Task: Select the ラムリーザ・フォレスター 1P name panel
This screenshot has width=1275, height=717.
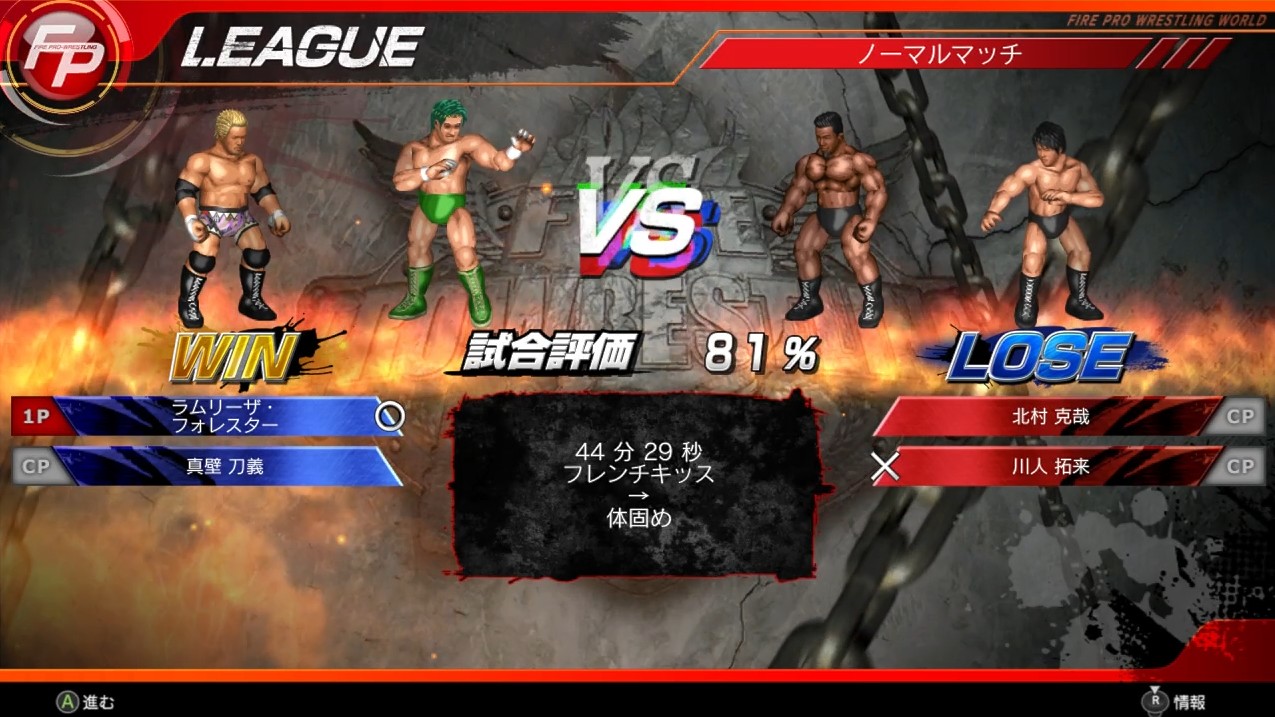Action: point(225,416)
